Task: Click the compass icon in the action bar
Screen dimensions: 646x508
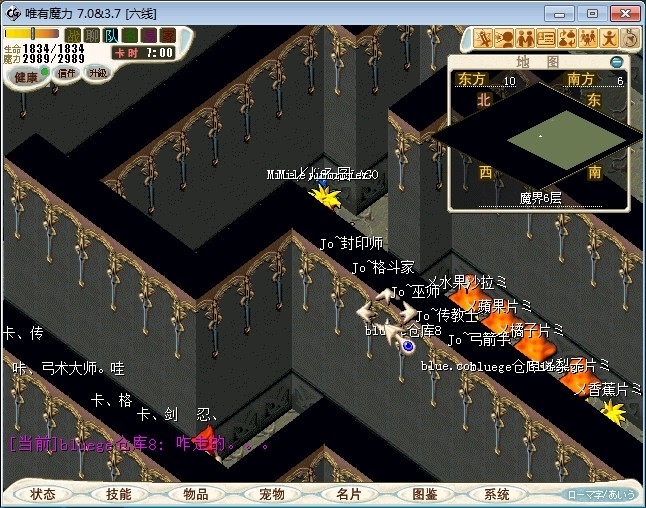Action: [631, 38]
